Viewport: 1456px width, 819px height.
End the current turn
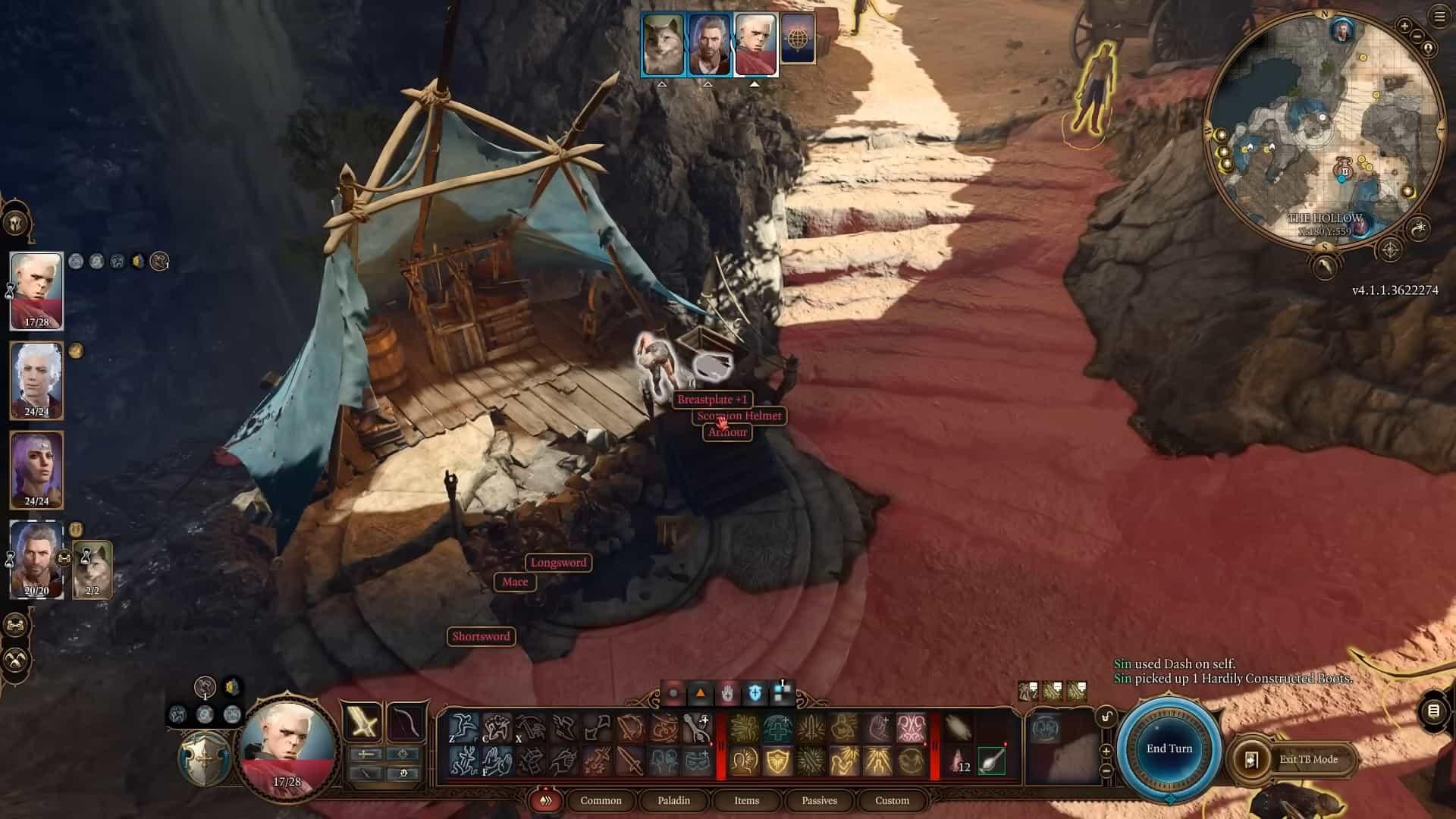click(x=1169, y=748)
